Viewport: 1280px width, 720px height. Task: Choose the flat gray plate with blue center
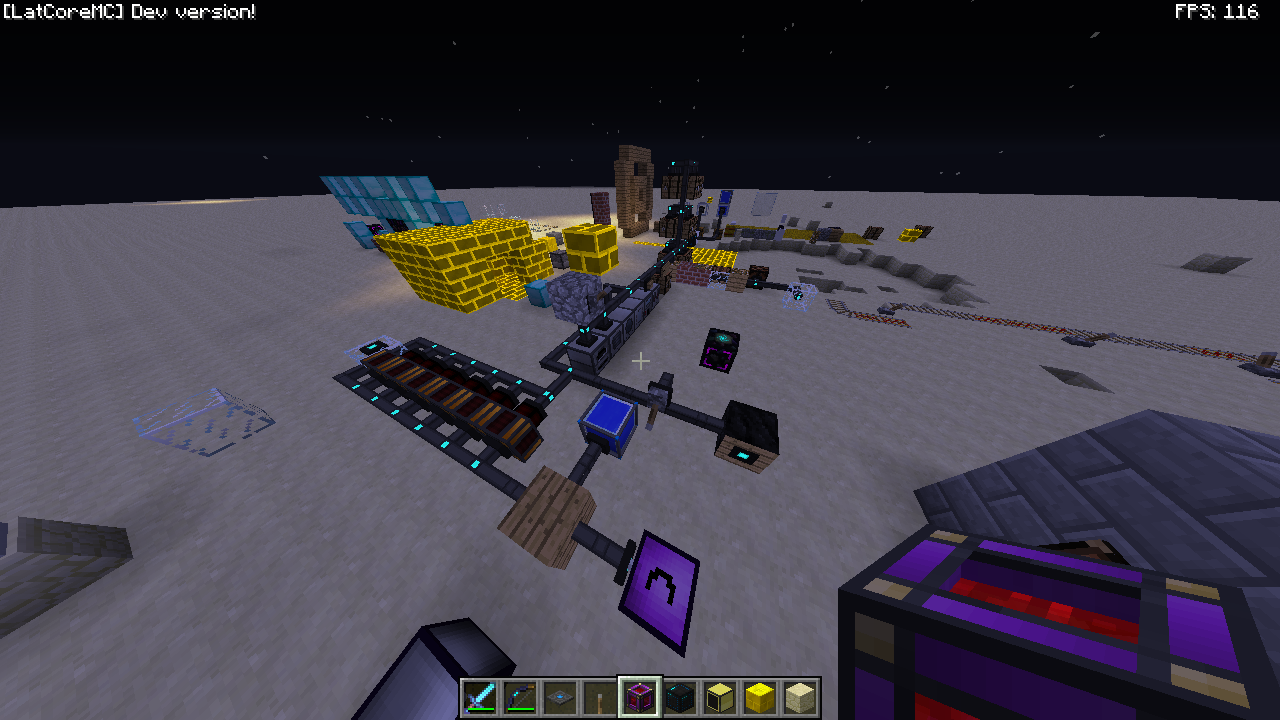560,697
